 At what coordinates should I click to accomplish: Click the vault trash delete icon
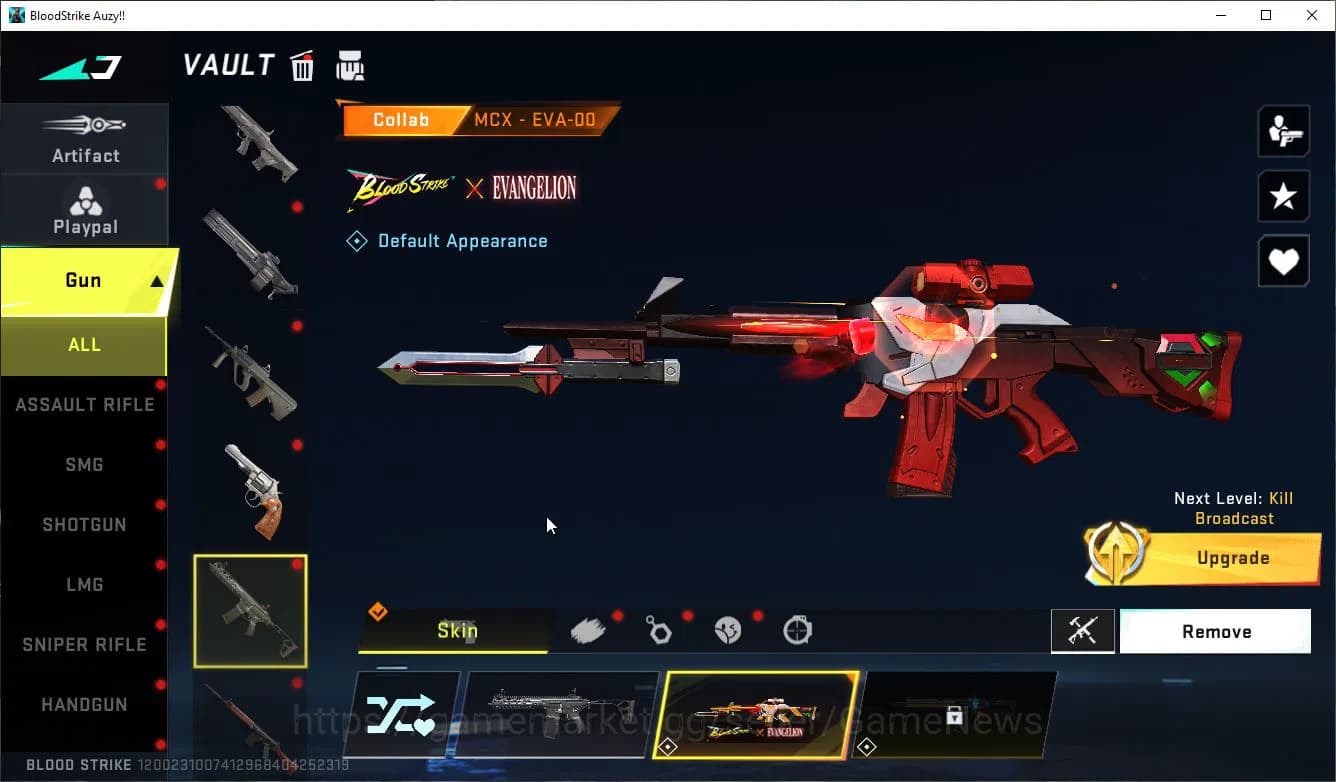tap(302, 65)
